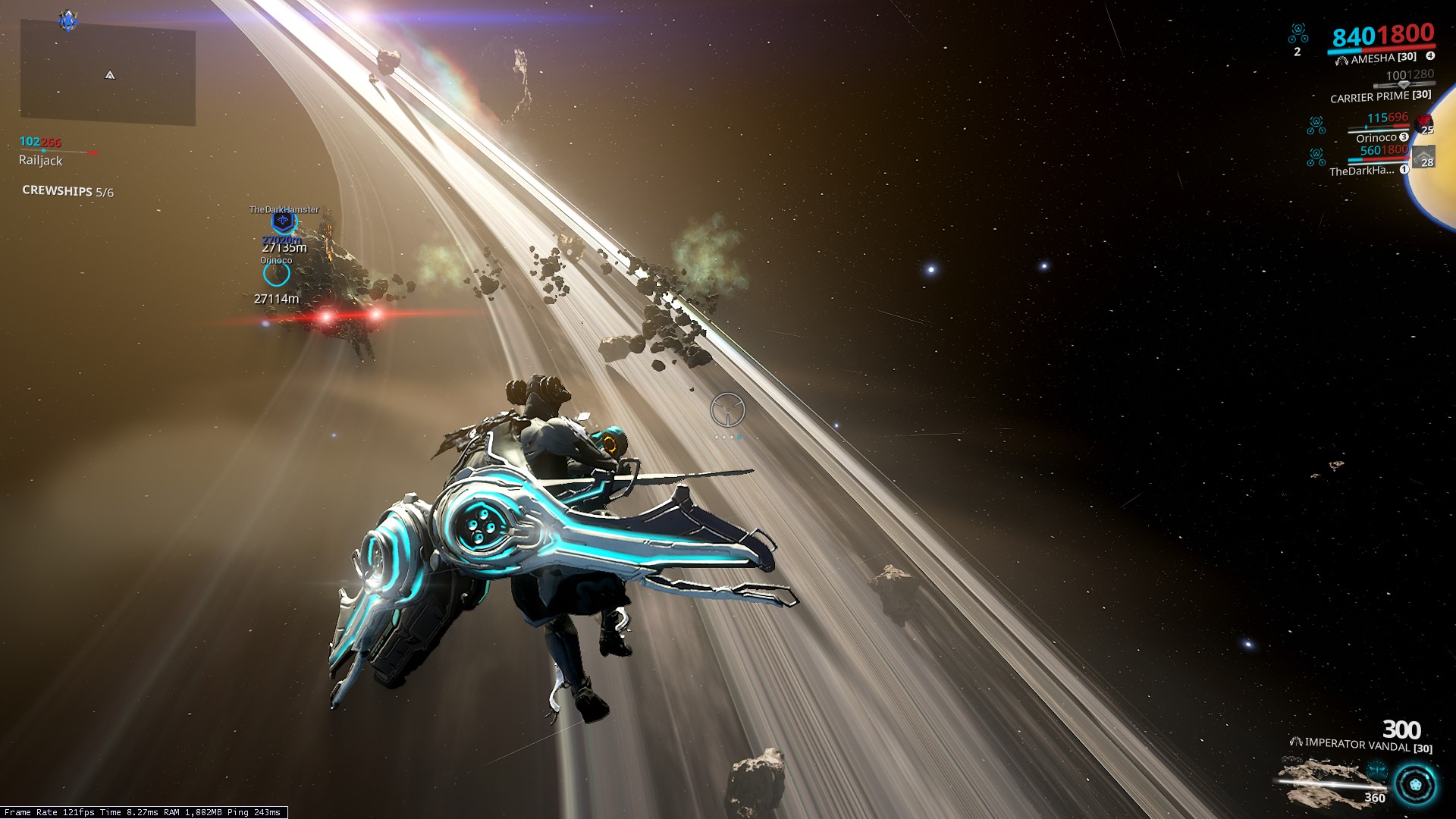Activate the glowing cyan Archwing ability ring

click(x=1415, y=784)
